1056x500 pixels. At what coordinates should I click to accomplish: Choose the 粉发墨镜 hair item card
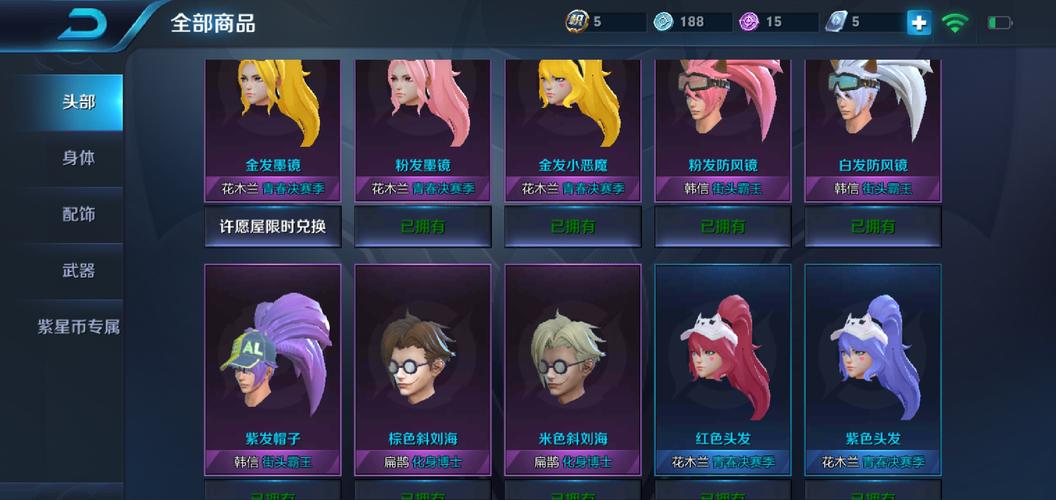pos(423,125)
